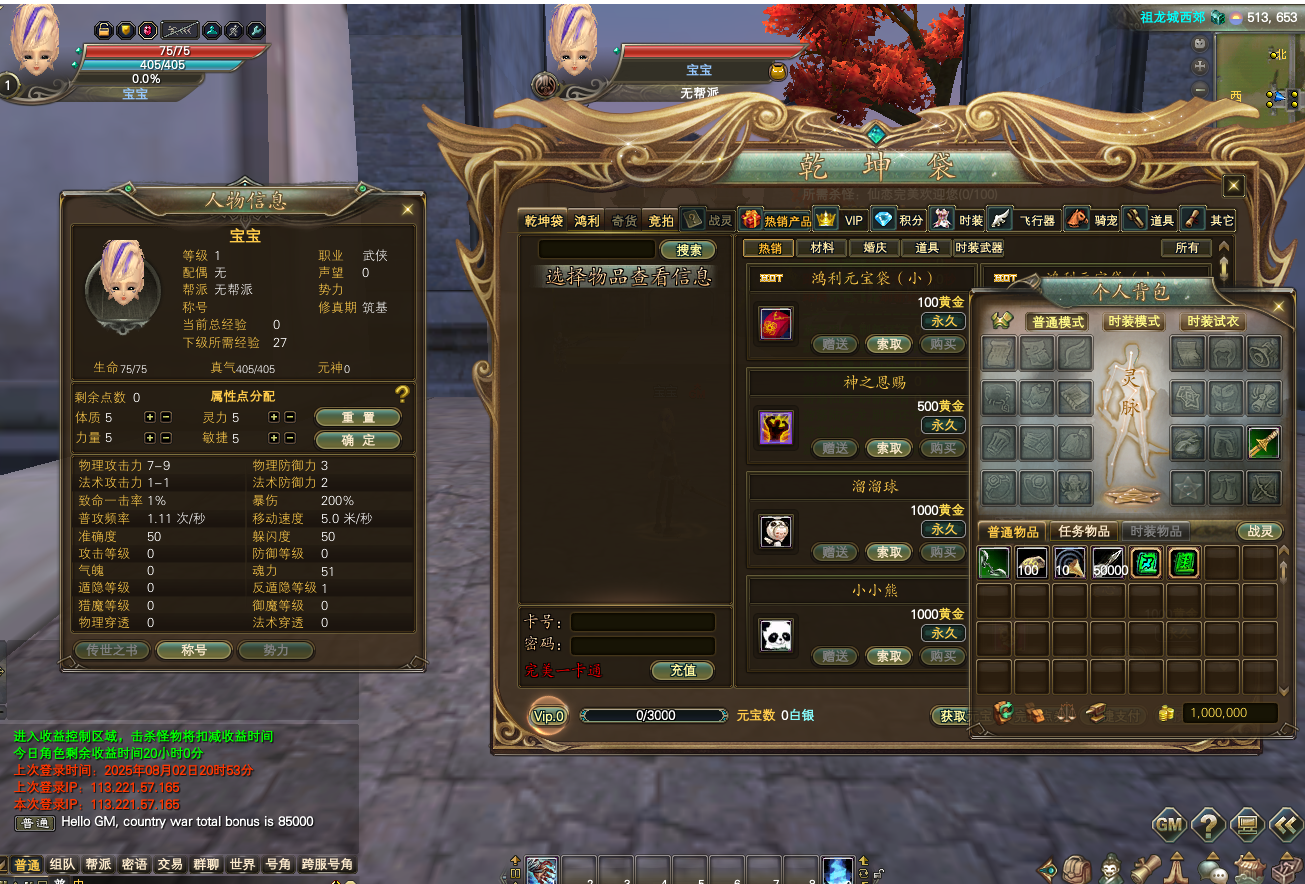The height and width of the screenshot is (884, 1305).
Task: Close the 人物信息 character panel
Action: [x=407, y=210]
